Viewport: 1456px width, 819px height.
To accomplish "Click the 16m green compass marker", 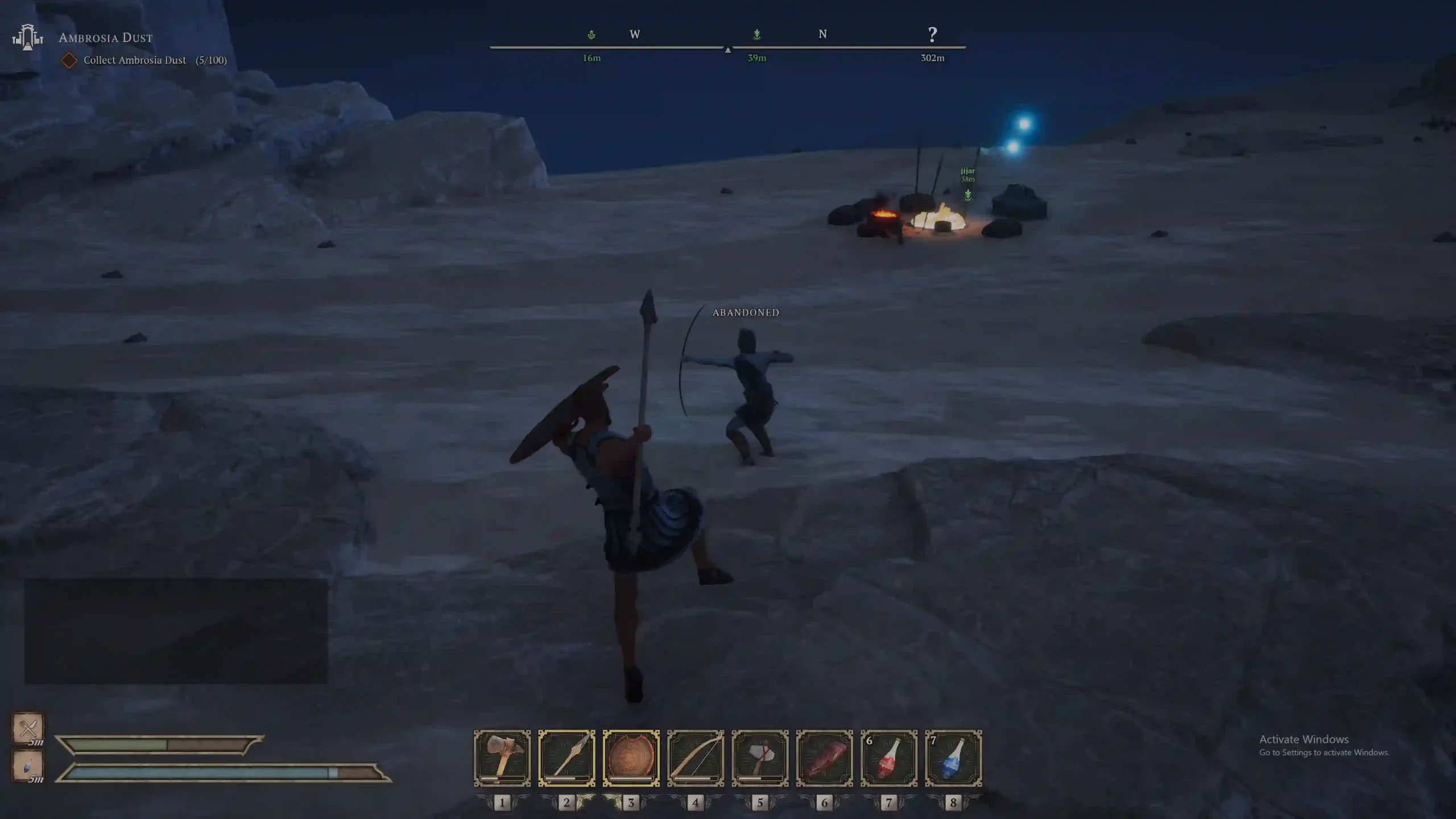I will point(591,35).
